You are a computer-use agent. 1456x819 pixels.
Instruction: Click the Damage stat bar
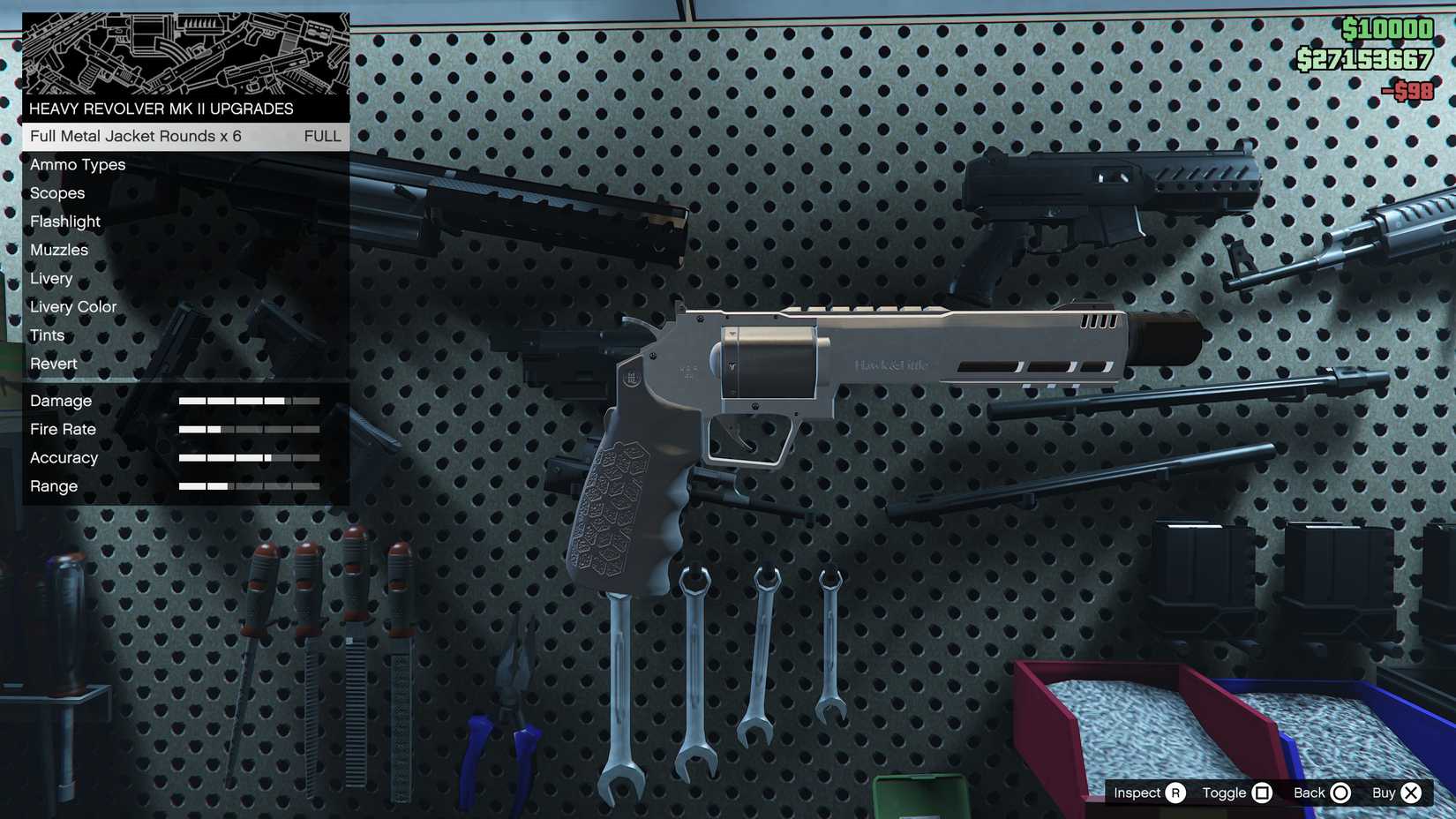tap(249, 400)
